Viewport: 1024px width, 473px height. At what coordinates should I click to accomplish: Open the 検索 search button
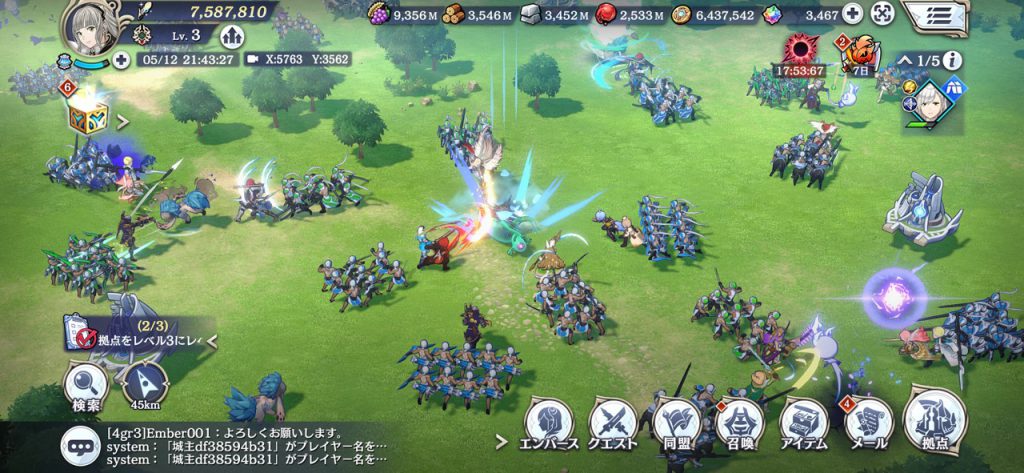coord(86,387)
